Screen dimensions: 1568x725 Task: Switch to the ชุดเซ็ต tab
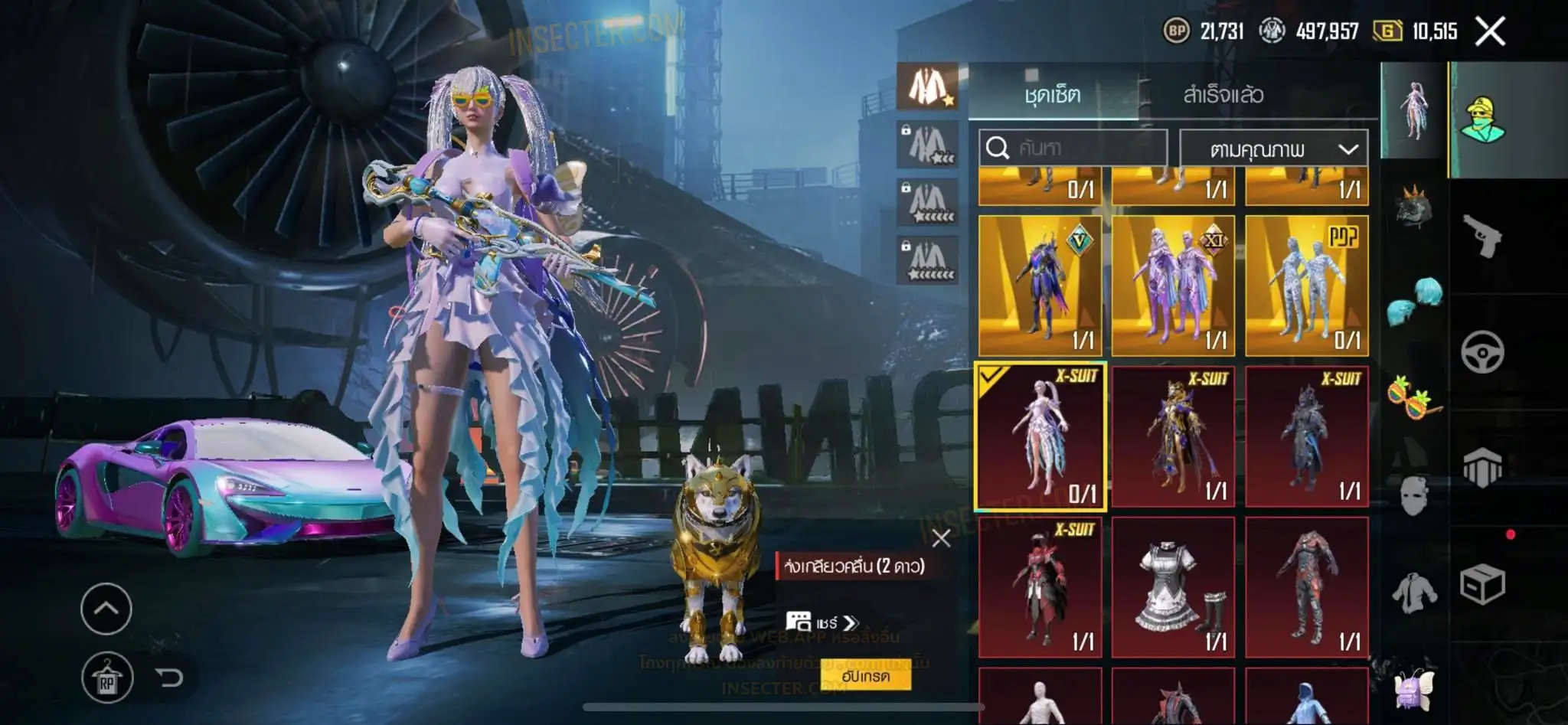1053,95
